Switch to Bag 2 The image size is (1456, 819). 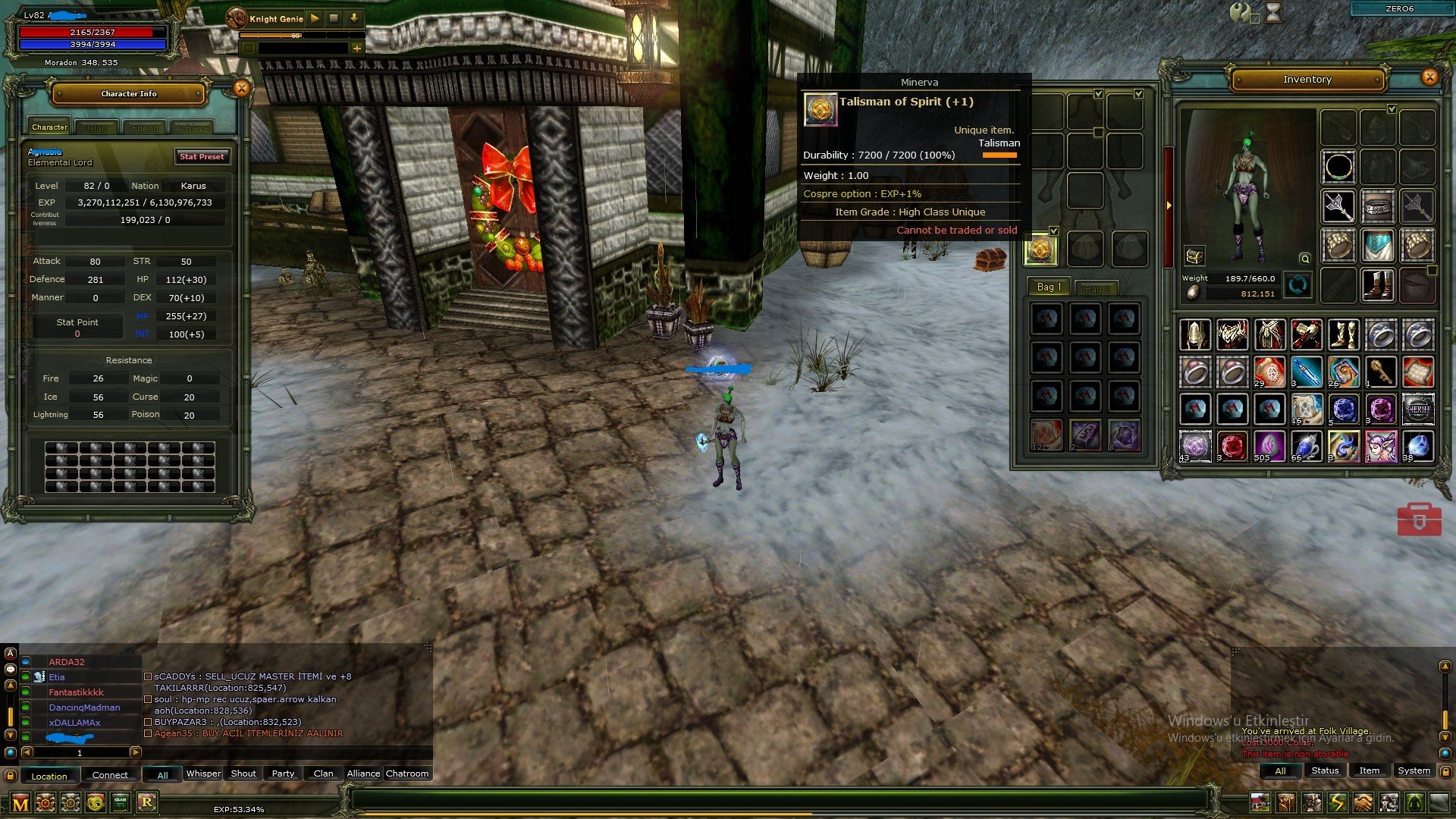(1097, 289)
